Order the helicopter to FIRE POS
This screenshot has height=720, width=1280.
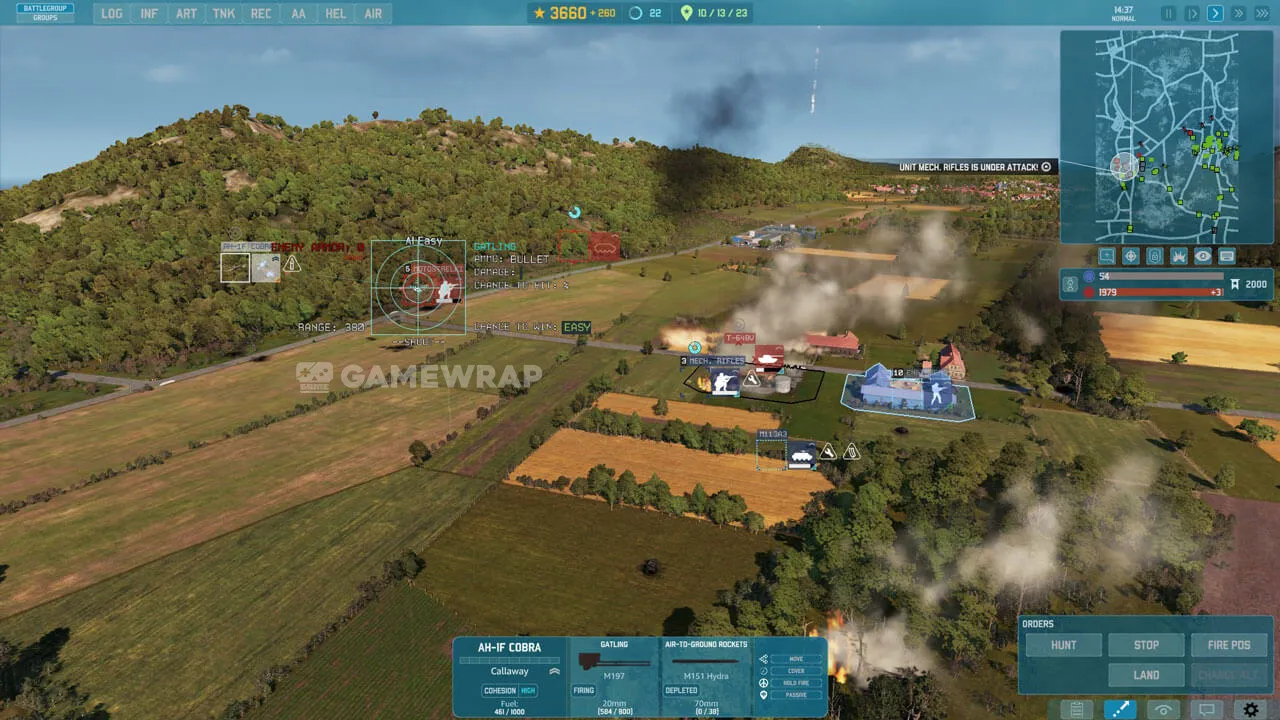point(1228,645)
